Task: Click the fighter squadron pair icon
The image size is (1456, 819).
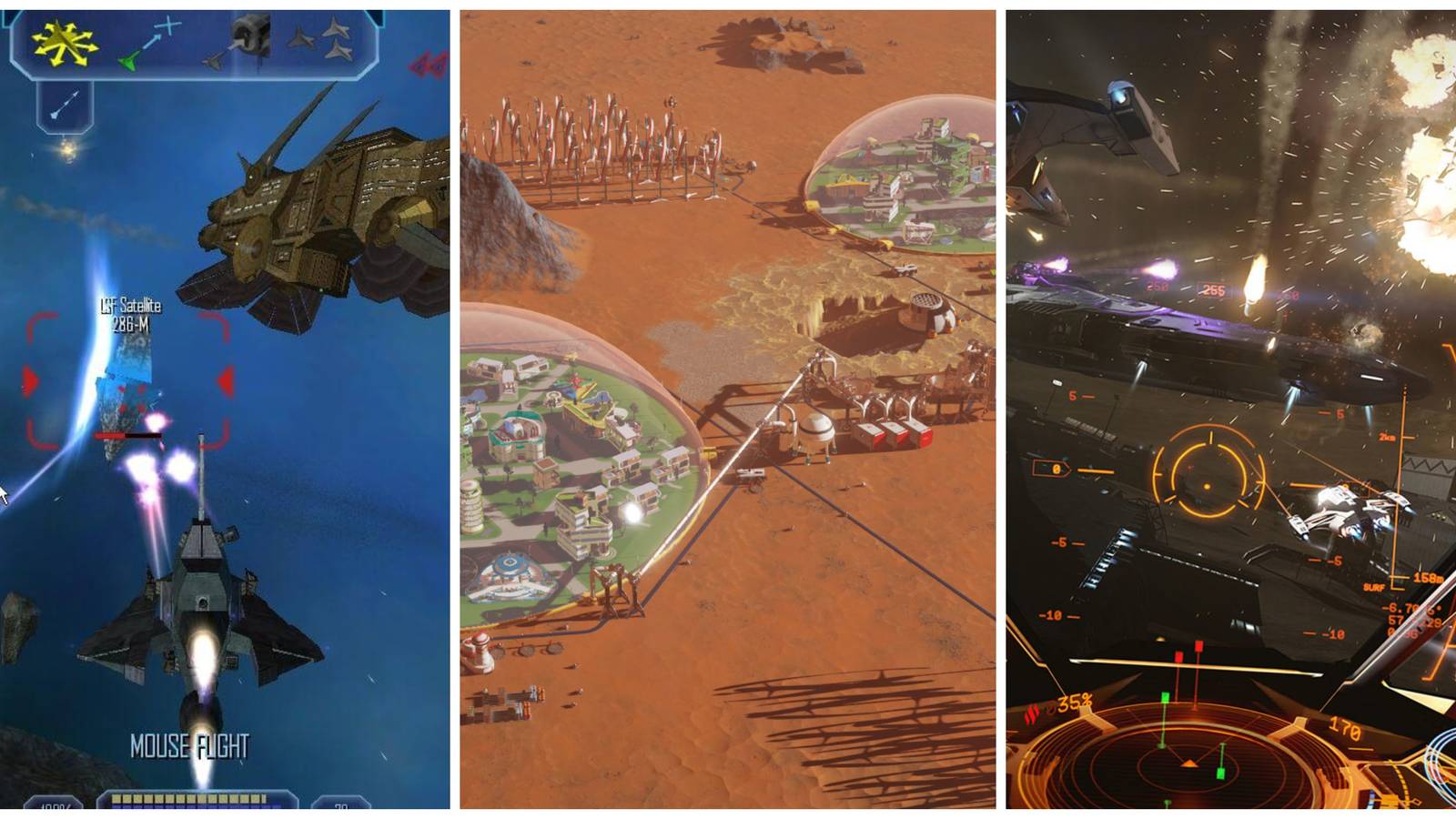Action: click(x=335, y=39)
